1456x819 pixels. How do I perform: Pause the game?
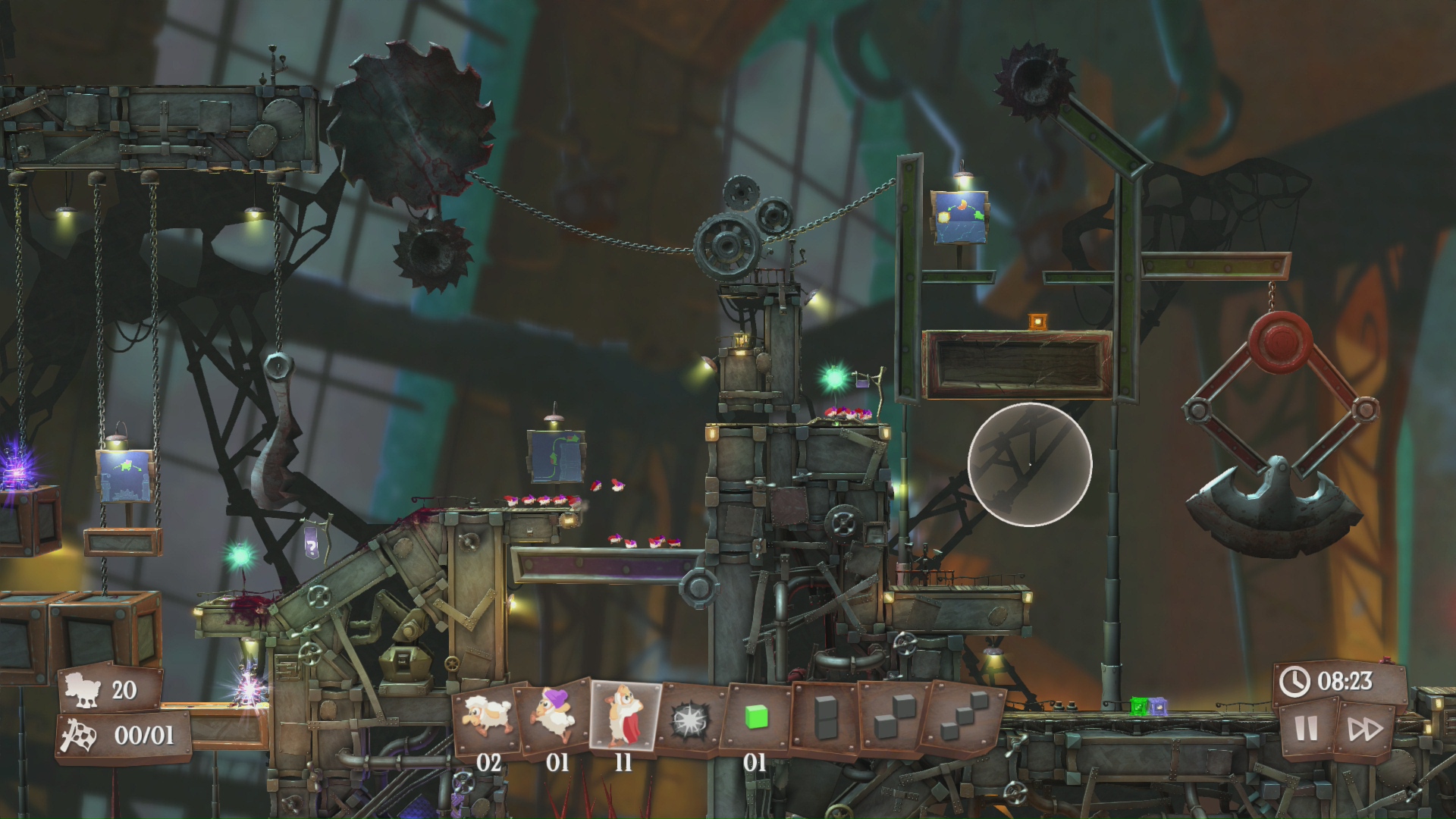click(x=1307, y=729)
